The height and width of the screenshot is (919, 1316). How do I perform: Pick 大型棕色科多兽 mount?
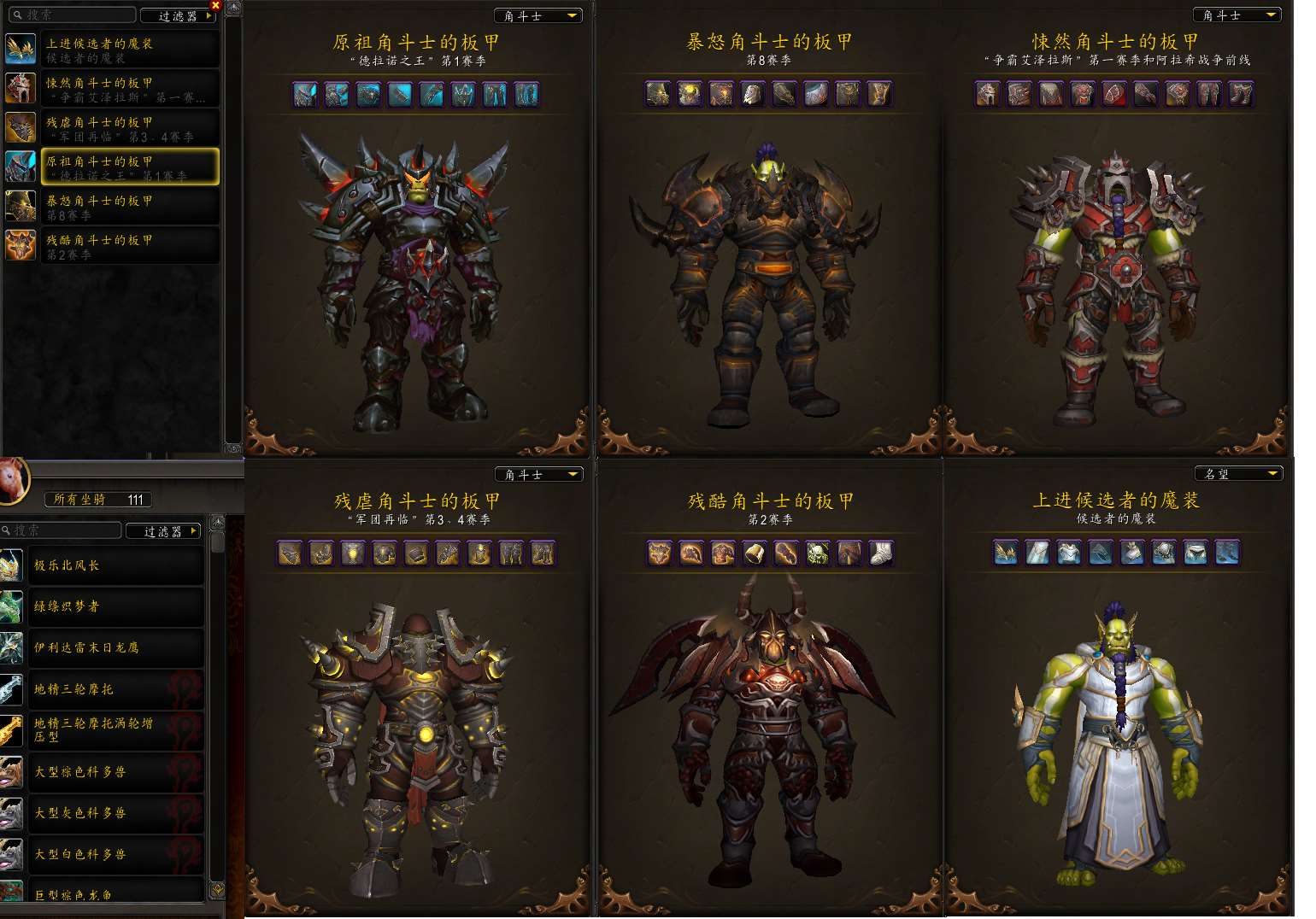point(115,772)
